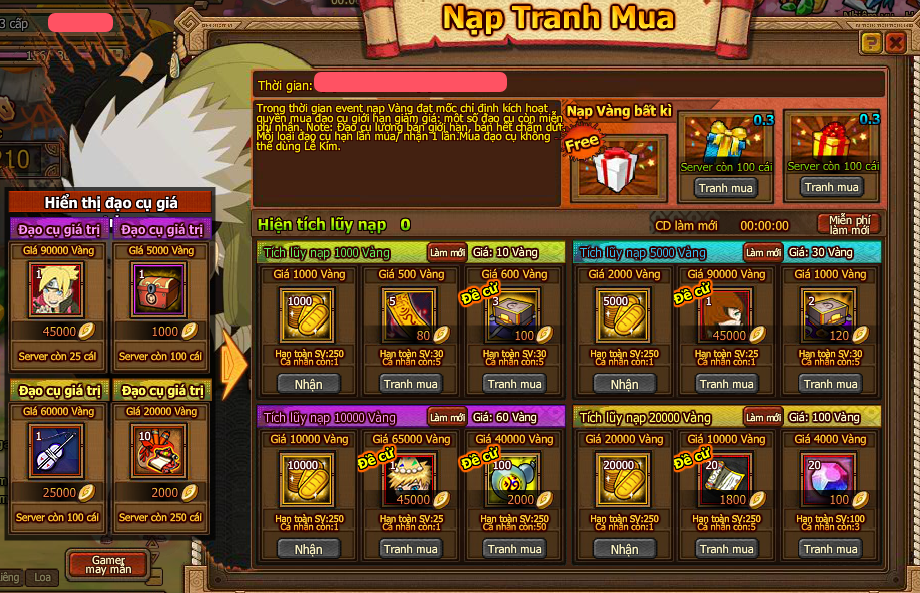
Task: Close the Nạp Tranh Mua window
Action: (x=895, y=42)
